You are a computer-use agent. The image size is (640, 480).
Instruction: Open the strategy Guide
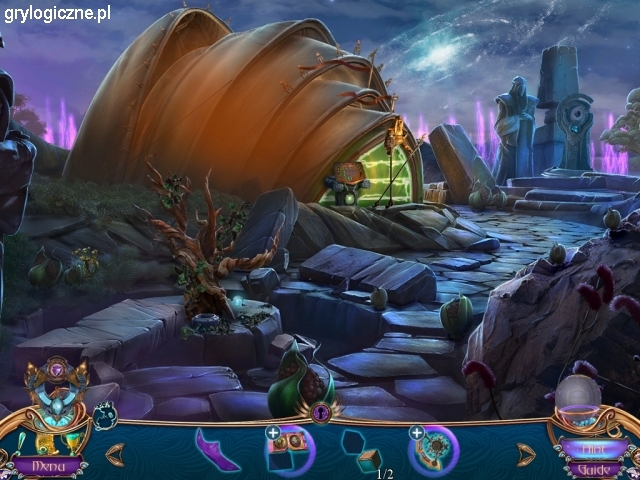594,468
